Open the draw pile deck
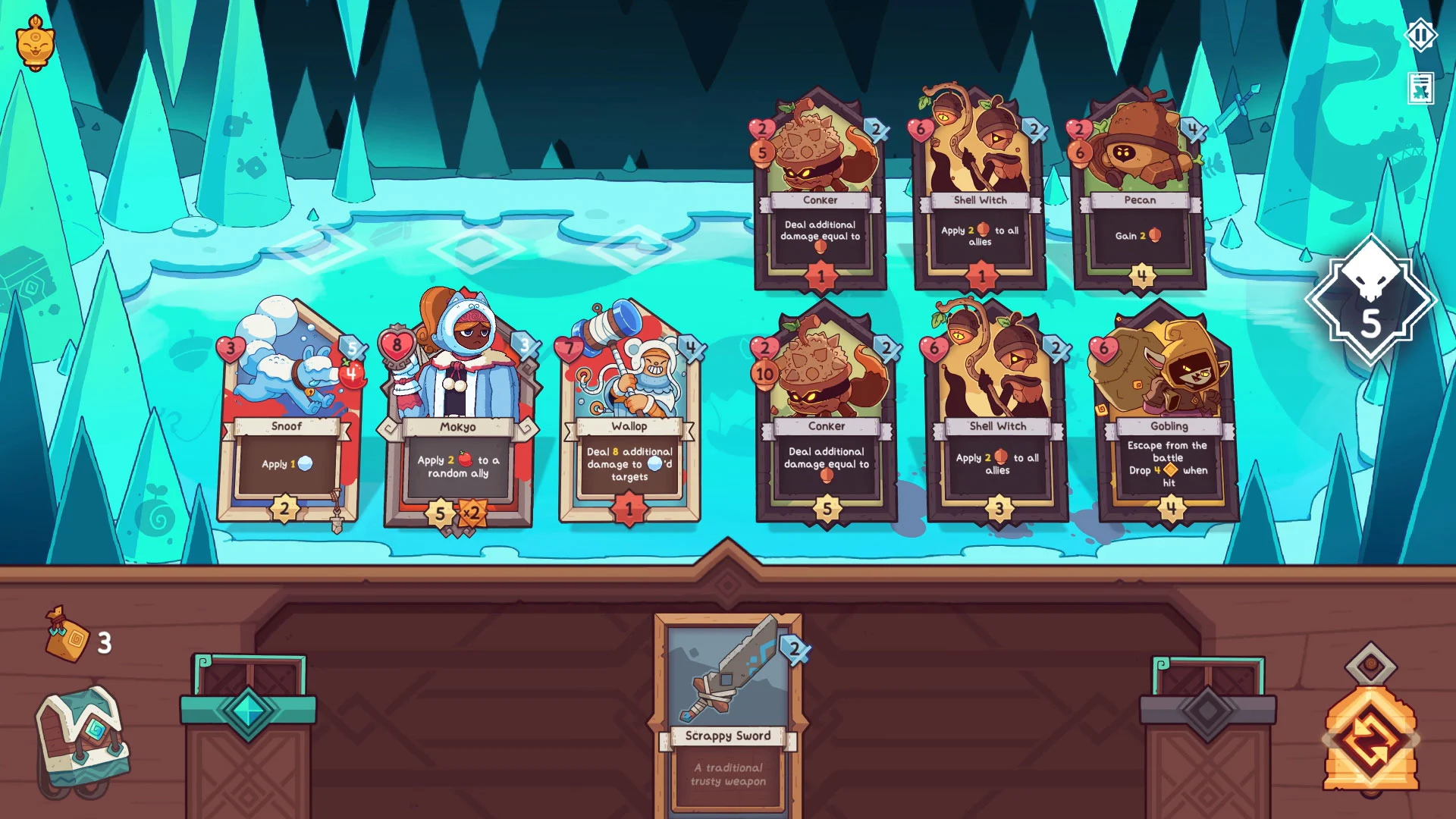 click(x=248, y=713)
